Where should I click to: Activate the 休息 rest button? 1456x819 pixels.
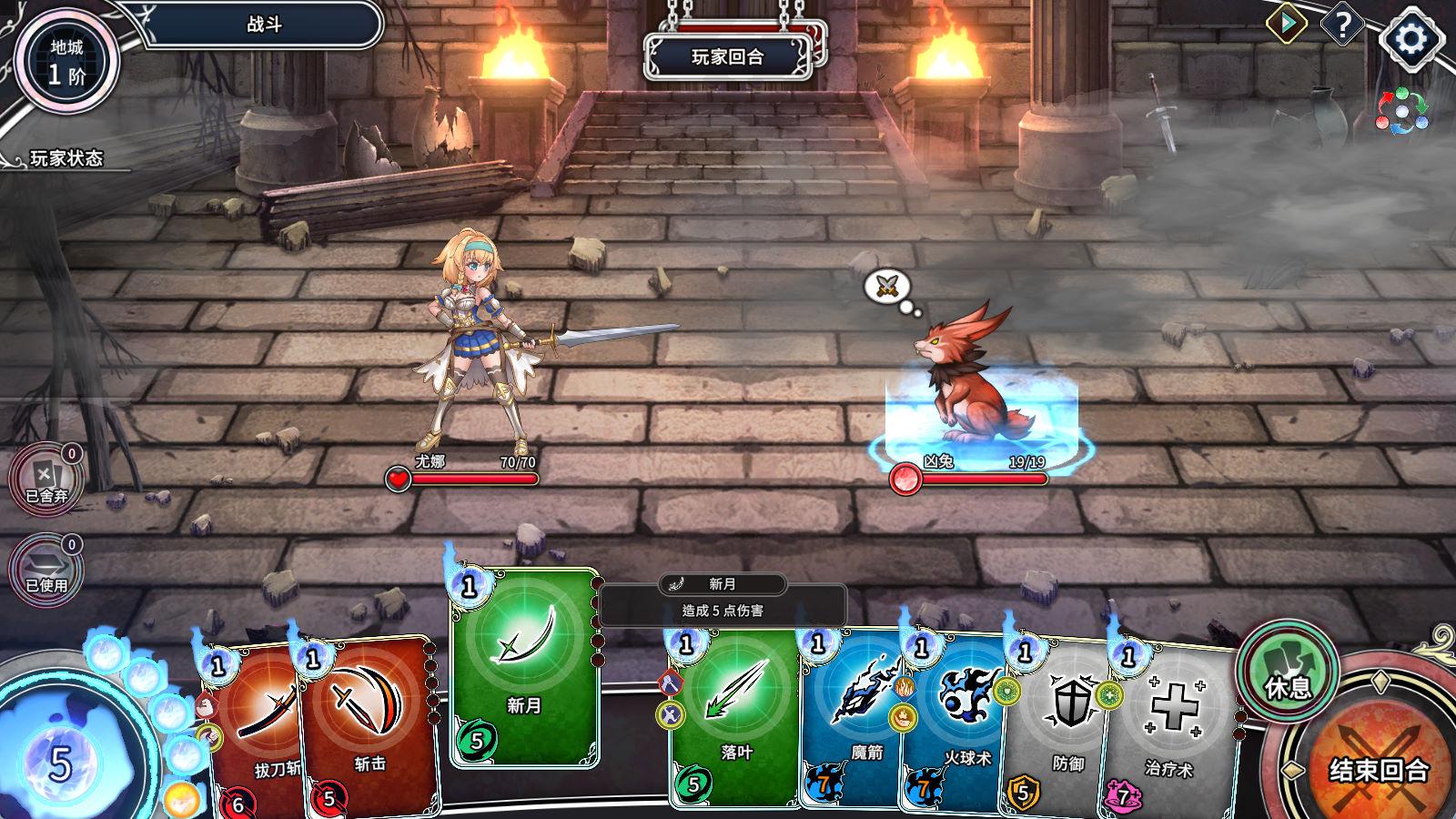click(x=1288, y=674)
